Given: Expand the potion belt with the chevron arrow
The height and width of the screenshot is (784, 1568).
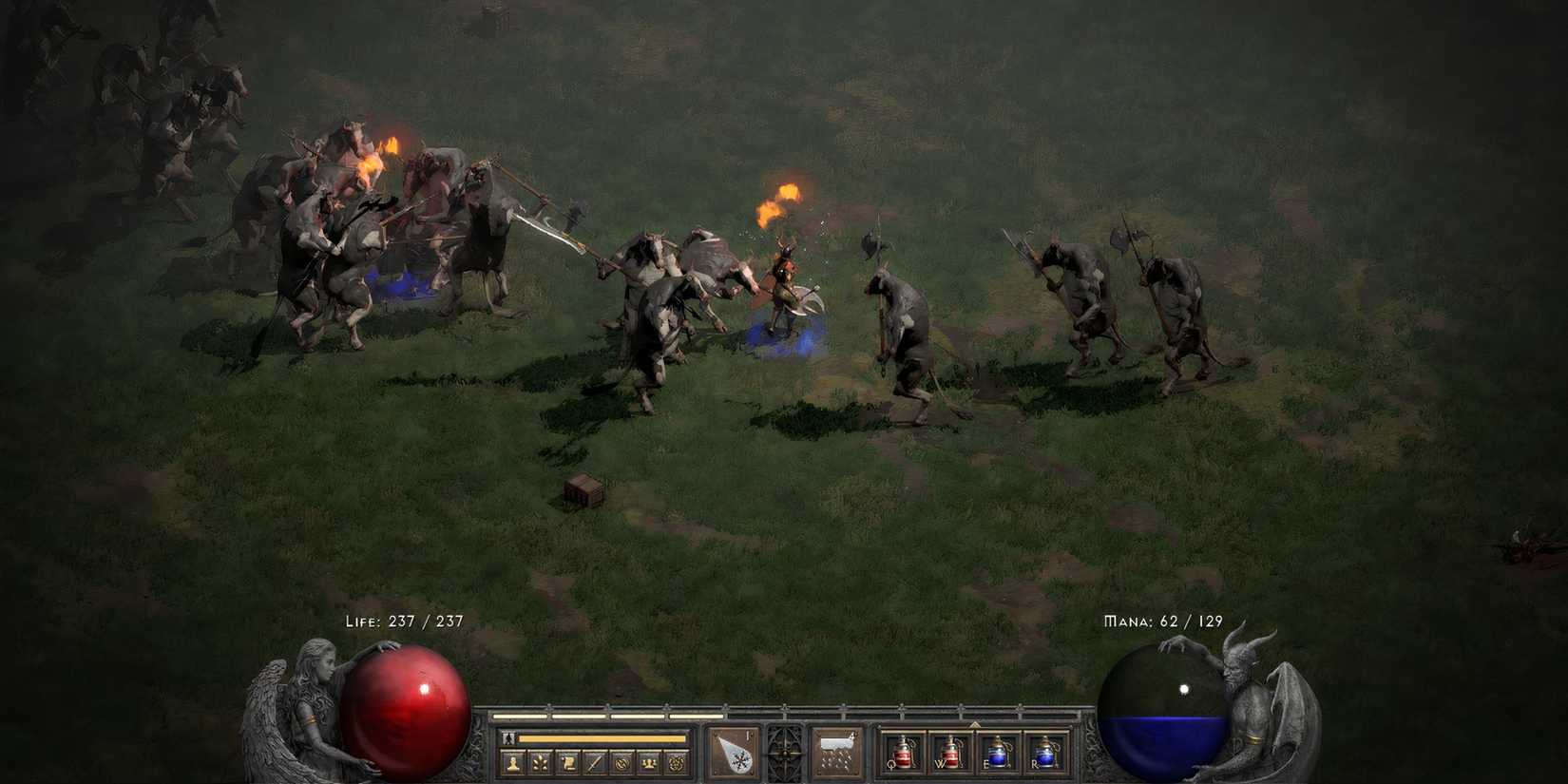Looking at the screenshot, I should click(x=973, y=724).
